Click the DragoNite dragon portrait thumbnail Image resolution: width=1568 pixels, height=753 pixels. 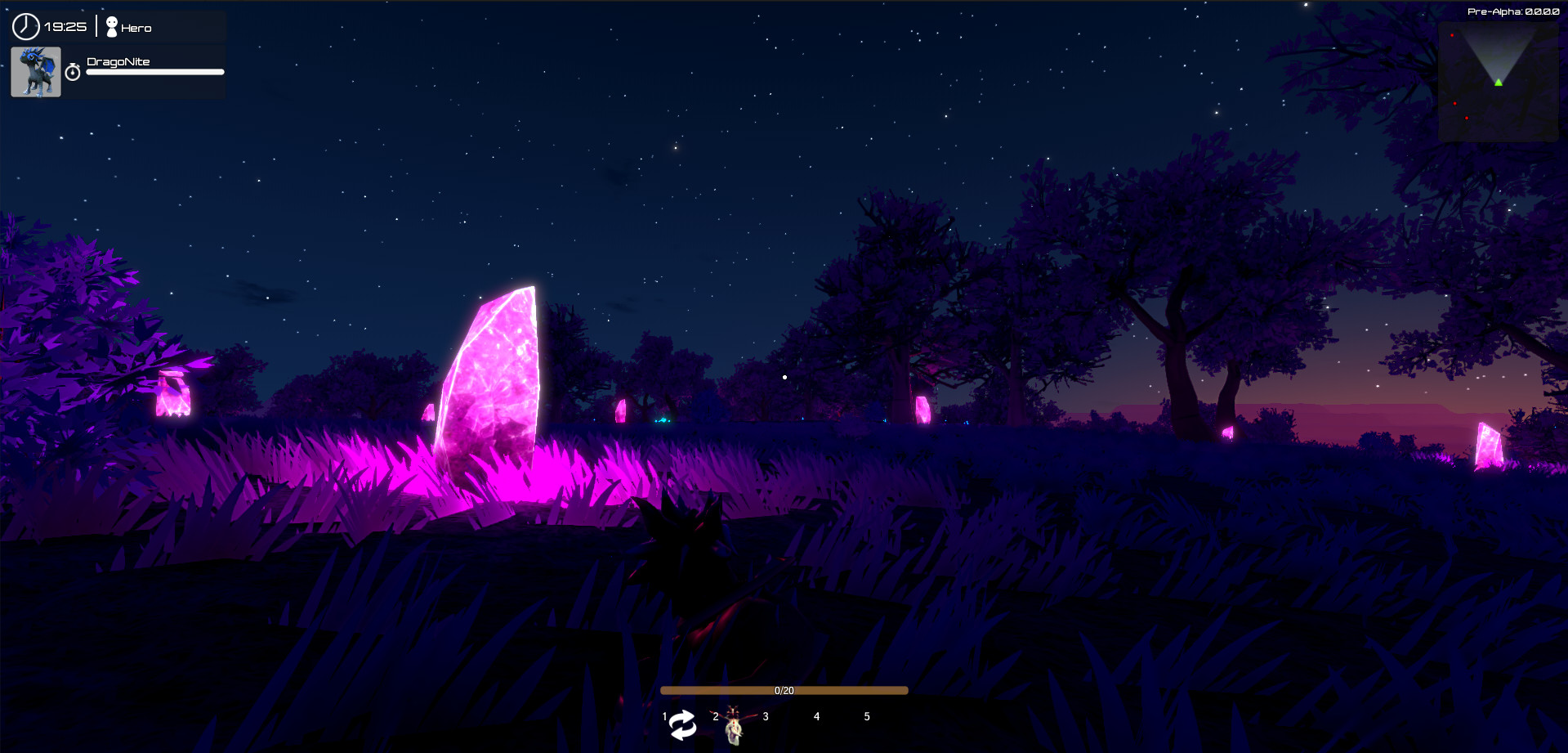[x=35, y=71]
